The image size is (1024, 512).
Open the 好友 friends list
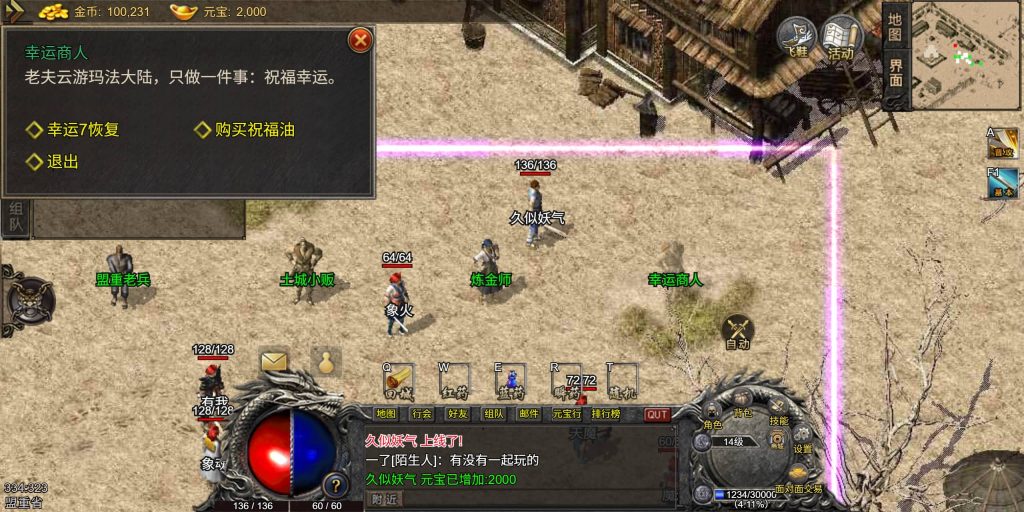coord(458,414)
